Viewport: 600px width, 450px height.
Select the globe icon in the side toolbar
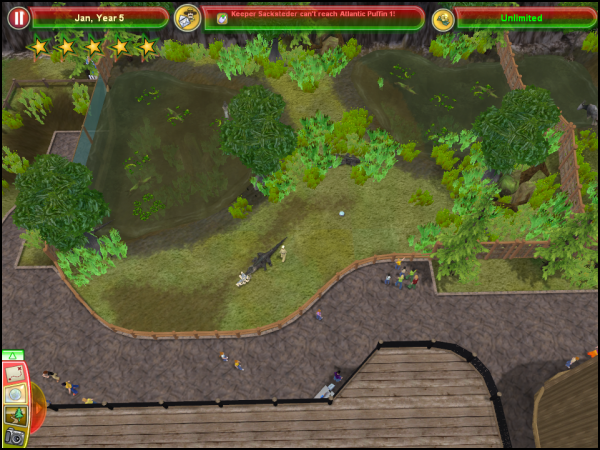click(14, 394)
